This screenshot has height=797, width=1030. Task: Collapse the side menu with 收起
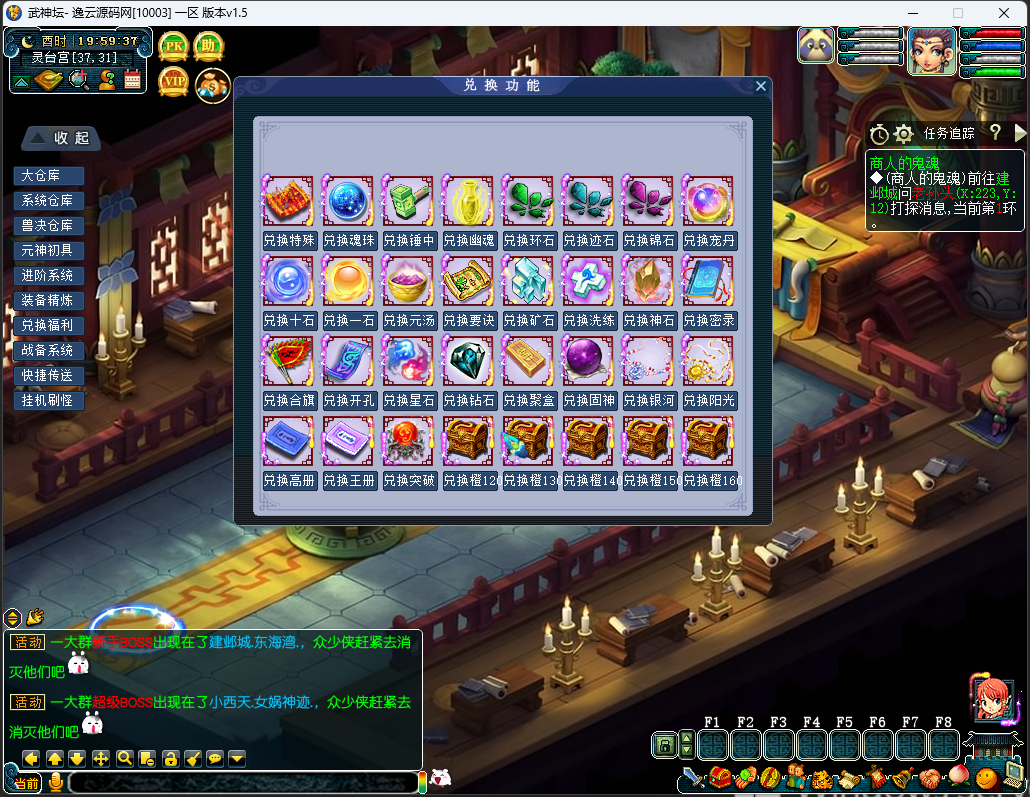click(62, 138)
